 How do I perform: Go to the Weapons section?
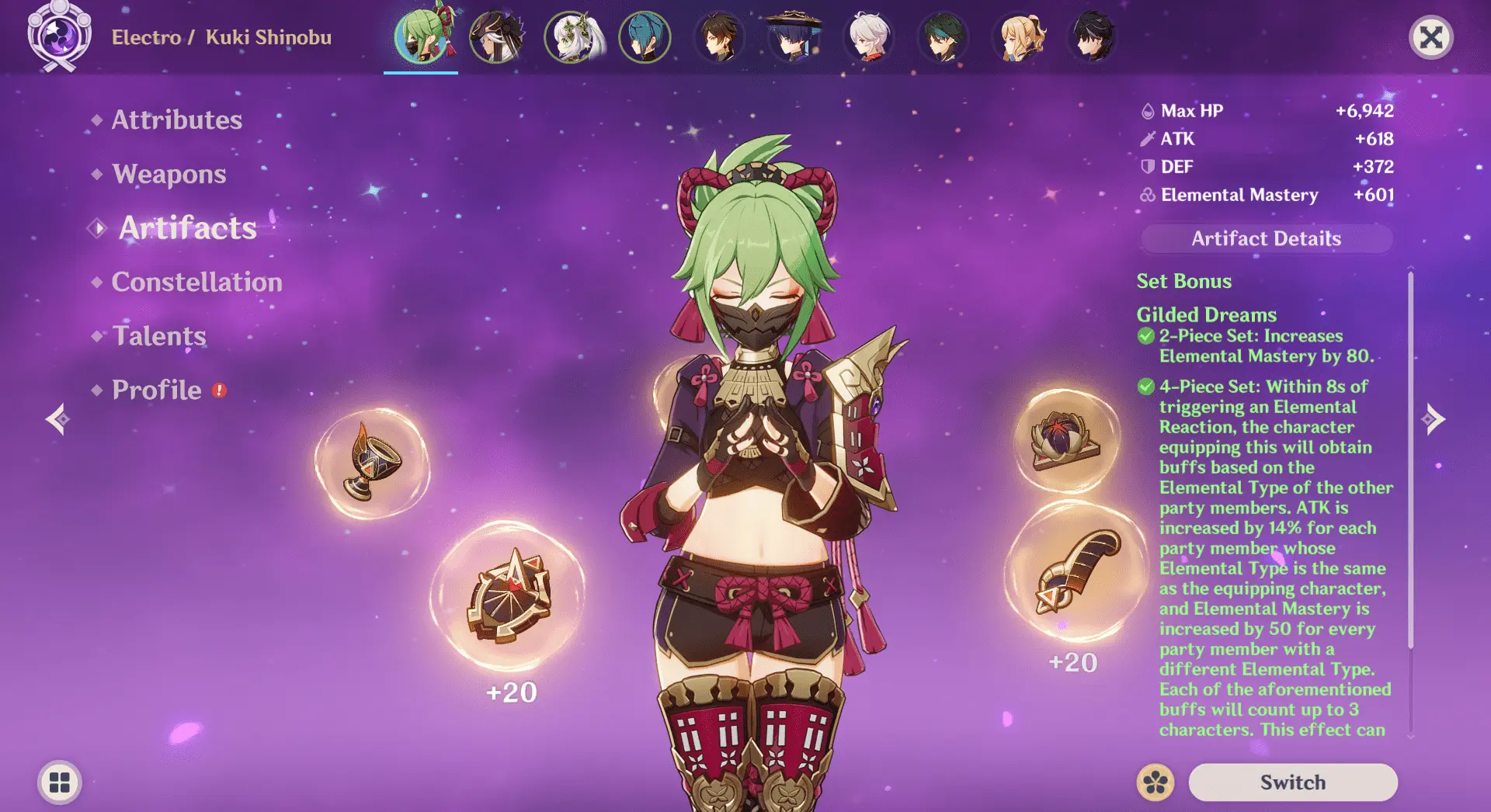[169, 174]
